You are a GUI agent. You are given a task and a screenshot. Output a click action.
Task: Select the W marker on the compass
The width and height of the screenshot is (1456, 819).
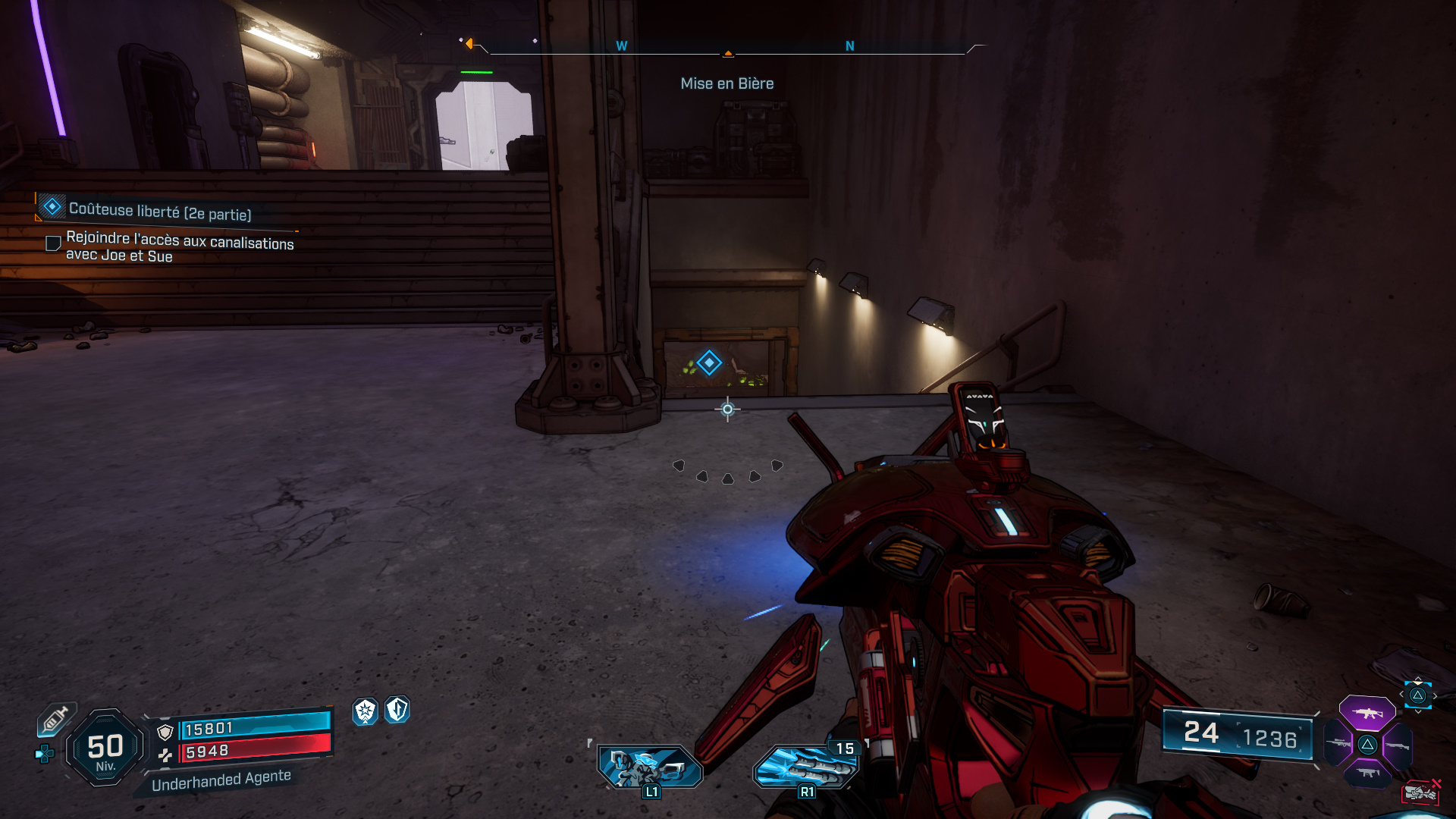pyautogui.click(x=622, y=45)
